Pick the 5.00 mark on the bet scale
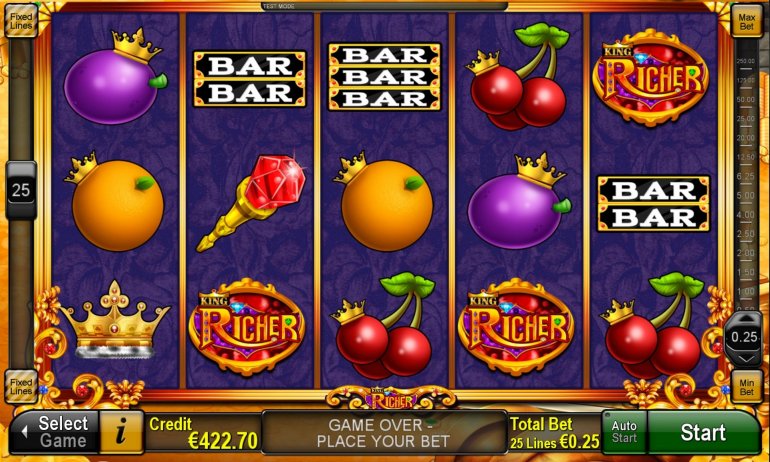 click(x=745, y=196)
